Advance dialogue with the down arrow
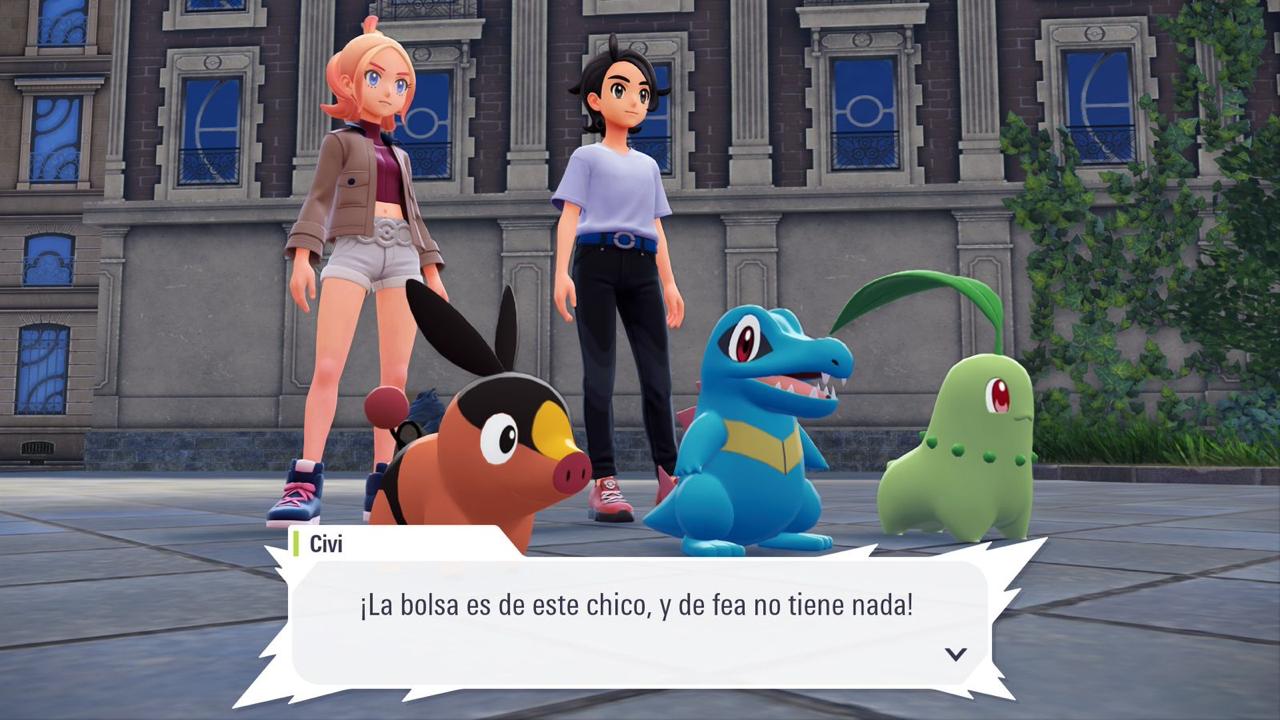Screen dimensions: 1280x720 point(956,654)
